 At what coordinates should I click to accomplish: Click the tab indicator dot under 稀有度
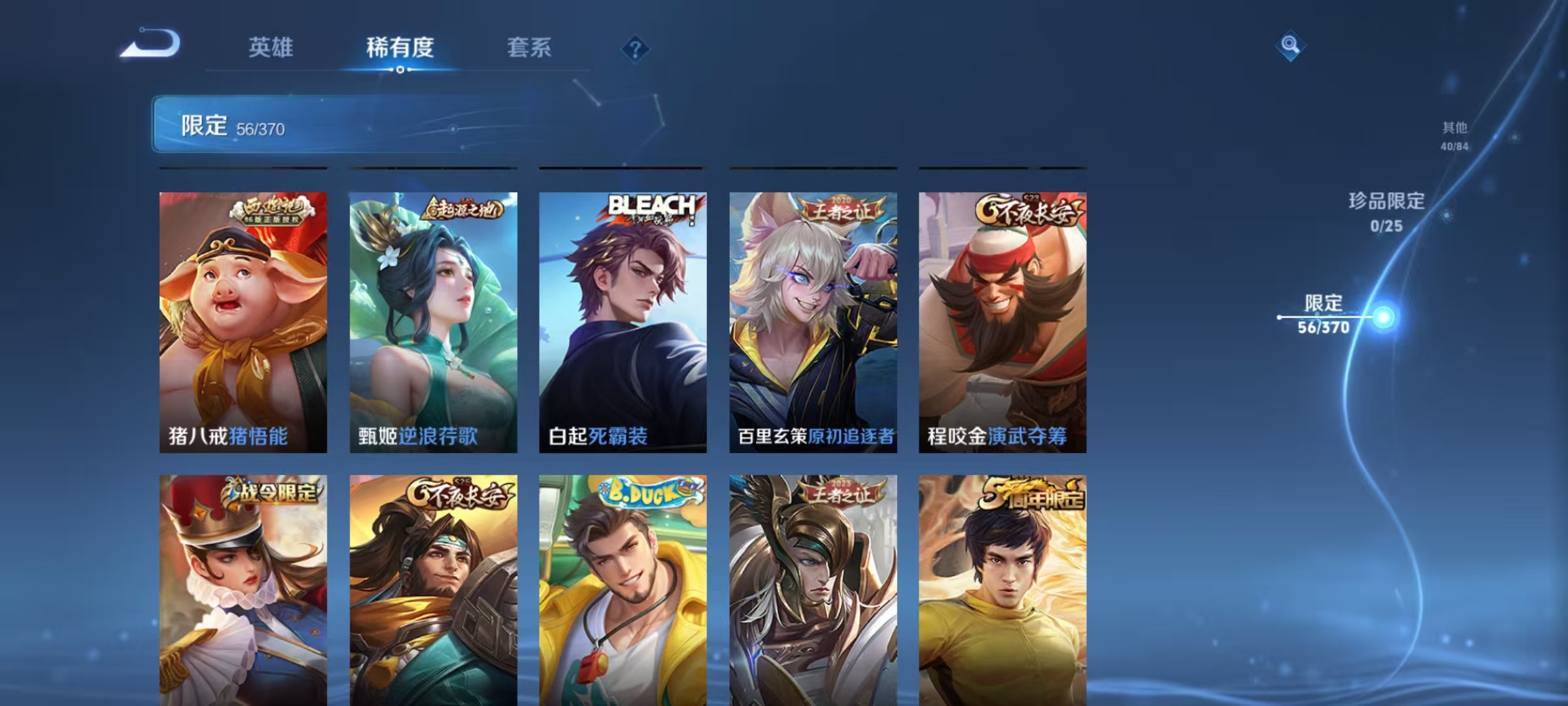400,71
